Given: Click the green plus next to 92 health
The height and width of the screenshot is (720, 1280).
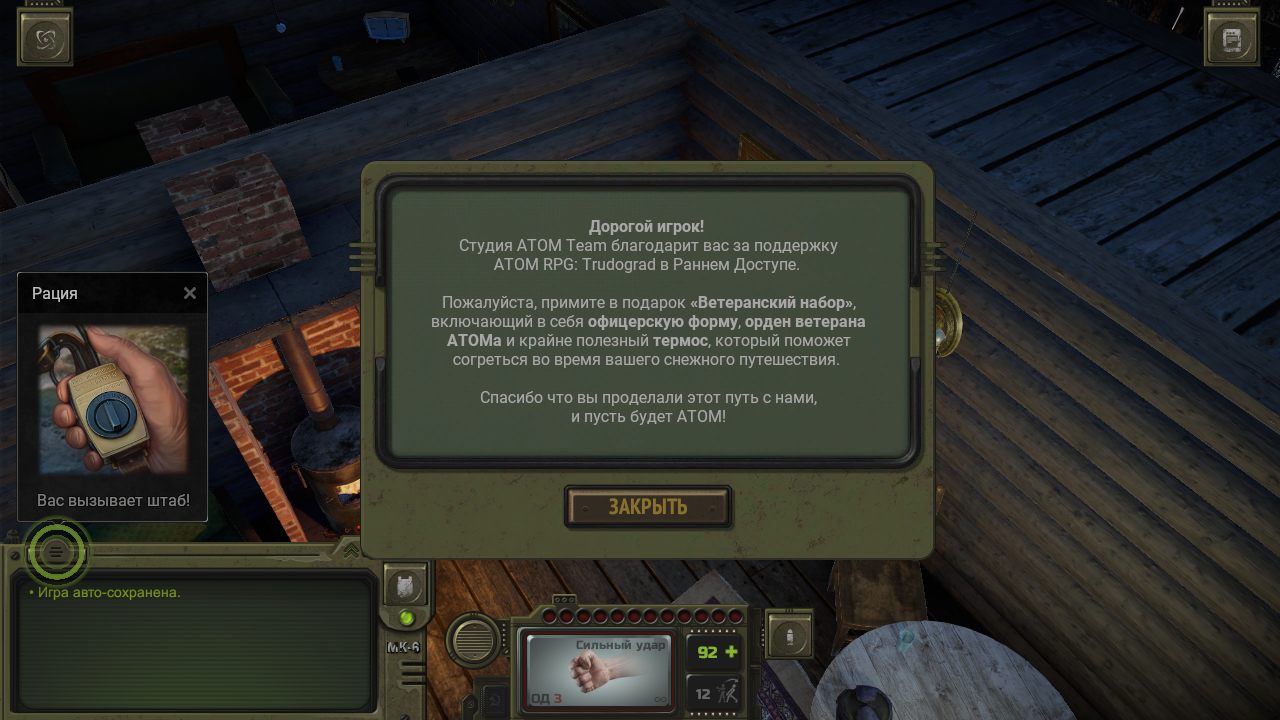Looking at the screenshot, I should 732,650.
